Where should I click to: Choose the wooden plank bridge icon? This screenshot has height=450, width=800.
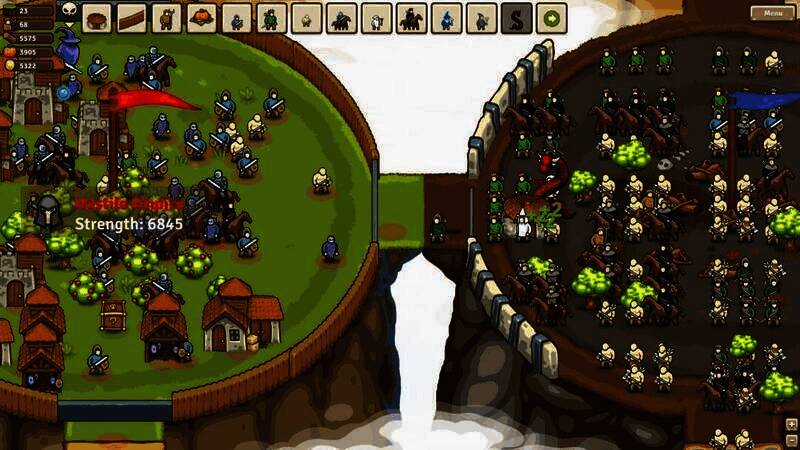click(x=132, y=18)
